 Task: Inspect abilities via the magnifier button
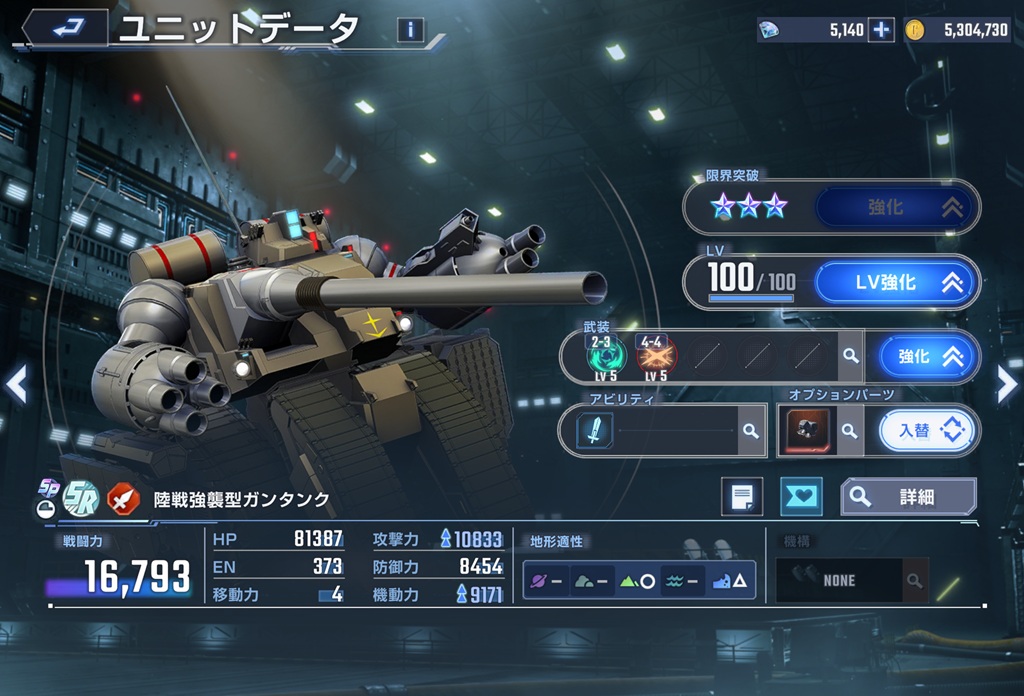(x=751, y=431)
